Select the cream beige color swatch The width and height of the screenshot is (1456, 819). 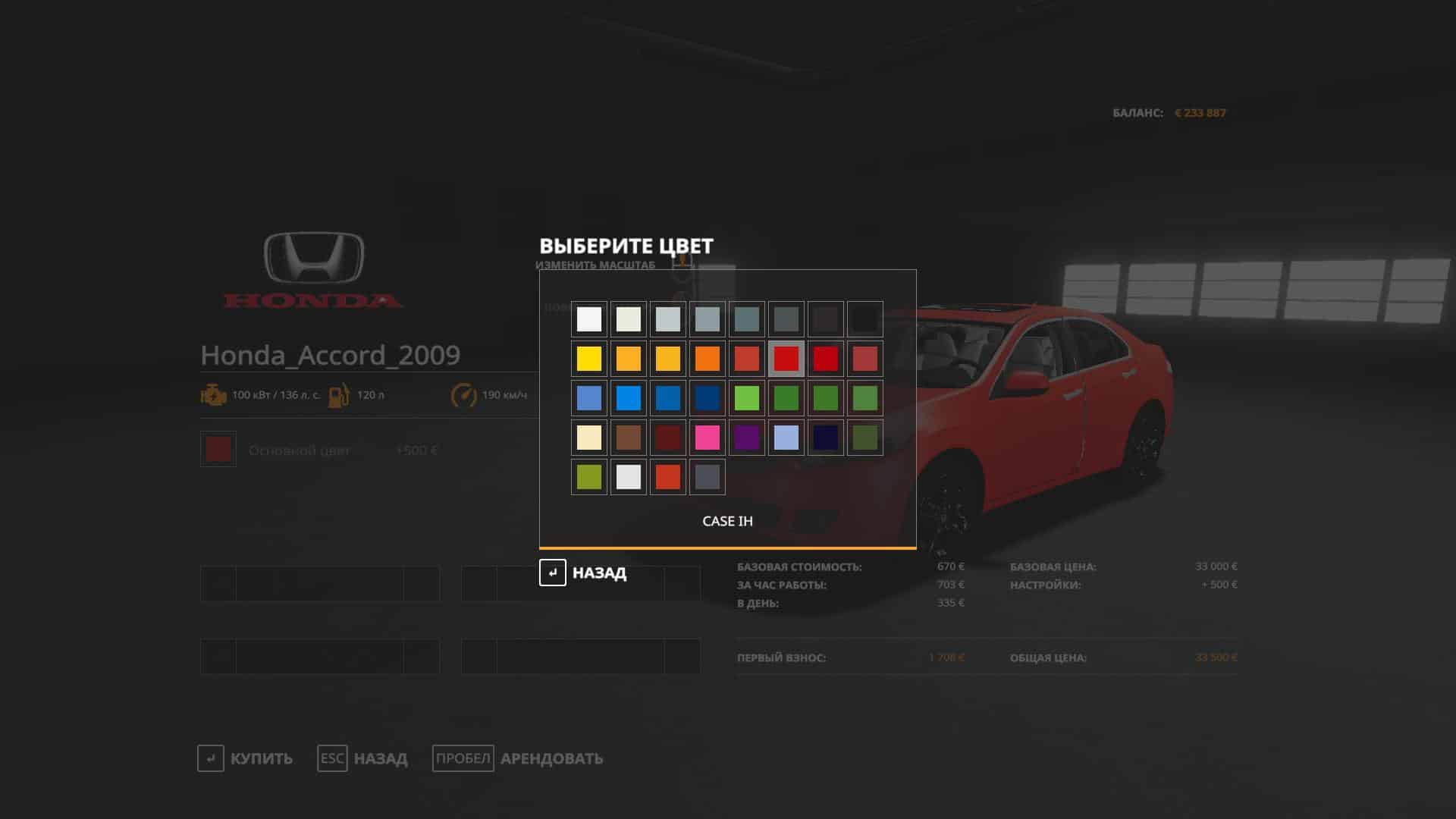pos(589,438)
